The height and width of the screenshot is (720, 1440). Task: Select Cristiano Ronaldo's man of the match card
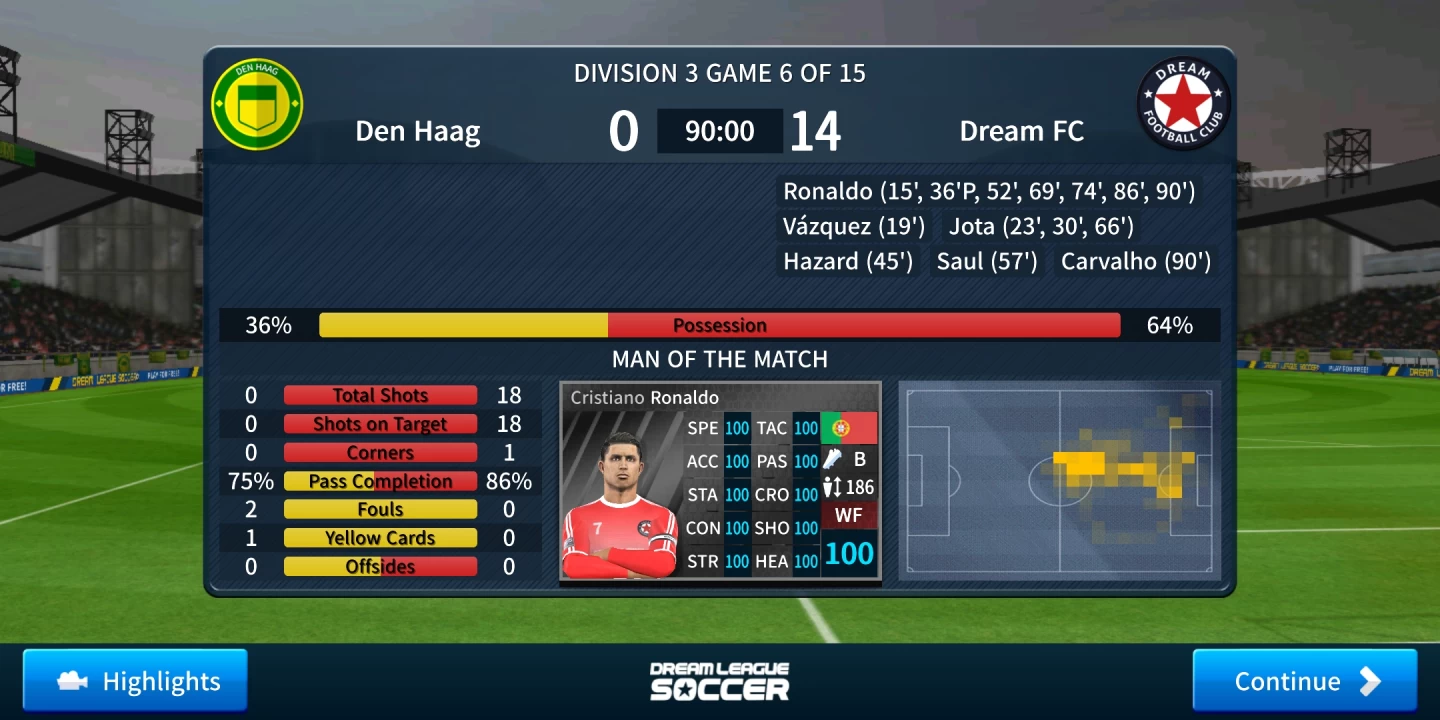(x=720, y=481)
